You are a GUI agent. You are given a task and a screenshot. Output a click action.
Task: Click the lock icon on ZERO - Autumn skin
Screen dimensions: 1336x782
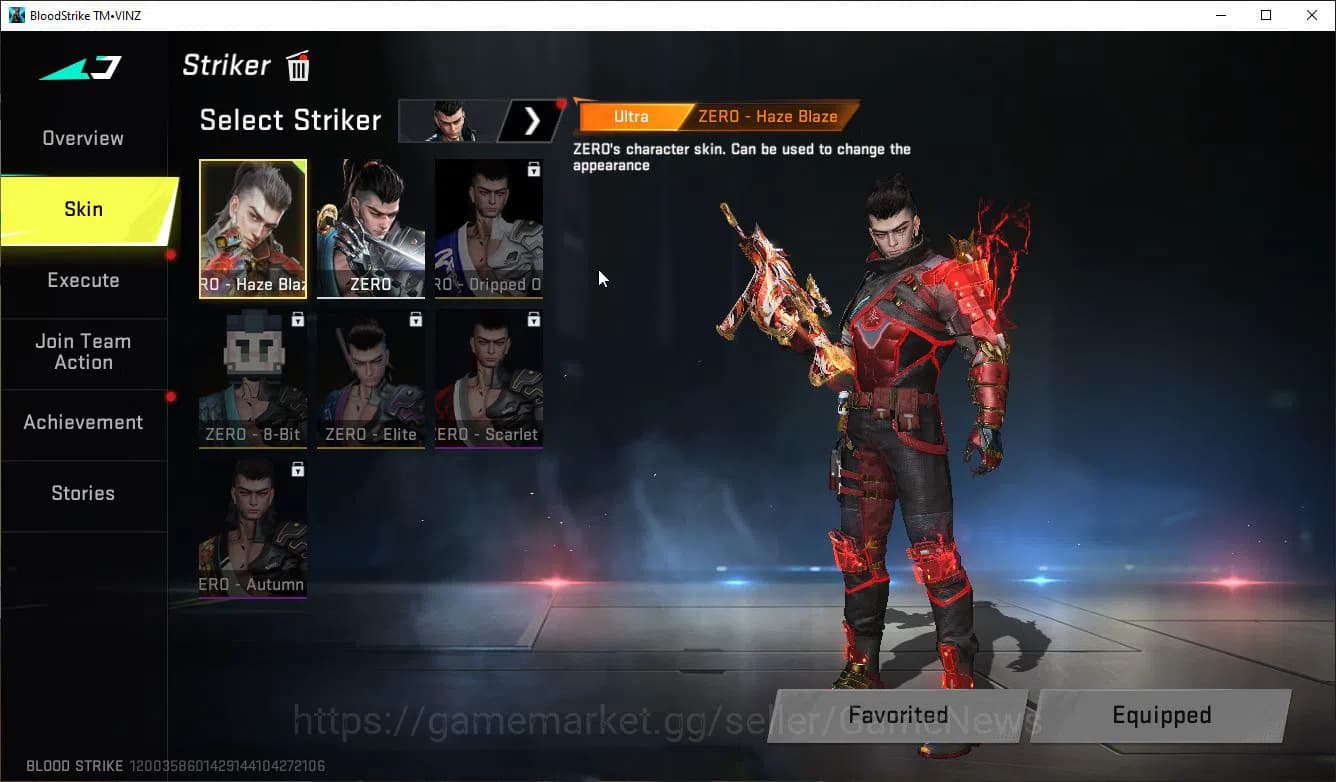(x=296, y=468)
